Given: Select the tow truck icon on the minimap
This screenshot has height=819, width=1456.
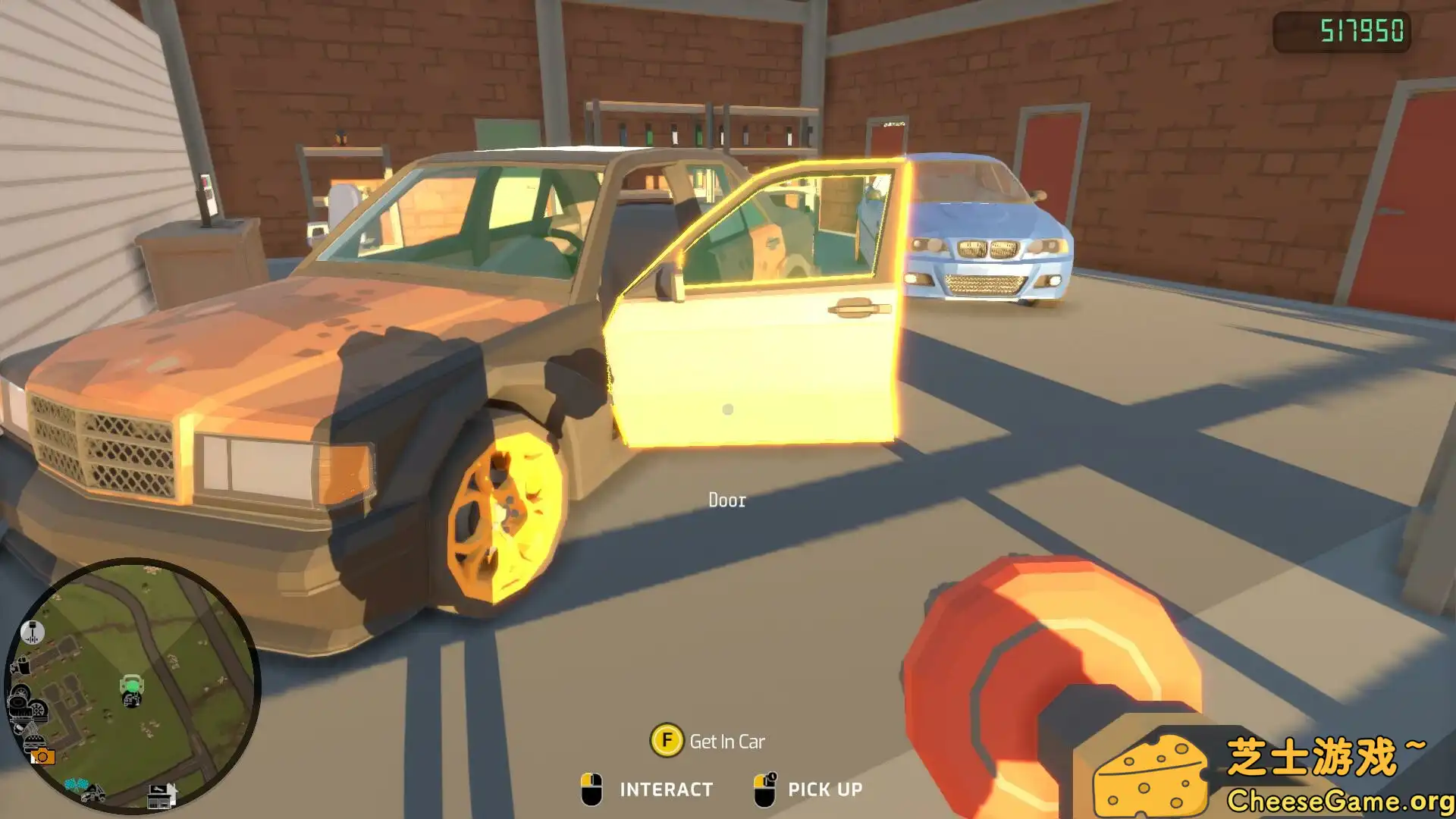Looking at the screenshot, I should pyautogui.click(x=93, y=794).
